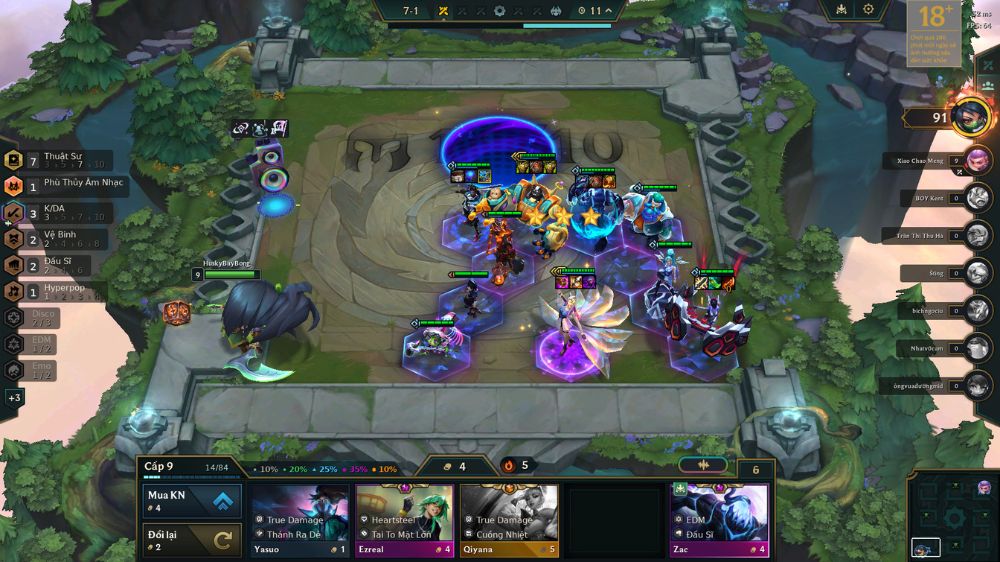Open the gear settings icon
This screenshot has width=1000, height=562.
point(868,10)
